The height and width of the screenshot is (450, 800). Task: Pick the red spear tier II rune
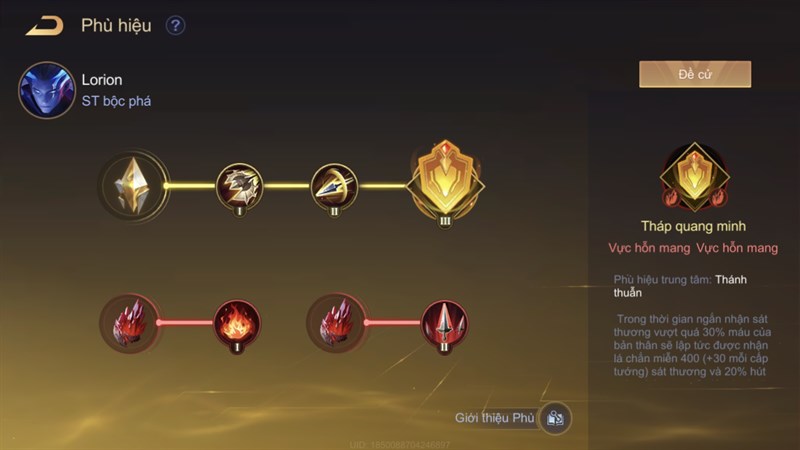[444, 322]
